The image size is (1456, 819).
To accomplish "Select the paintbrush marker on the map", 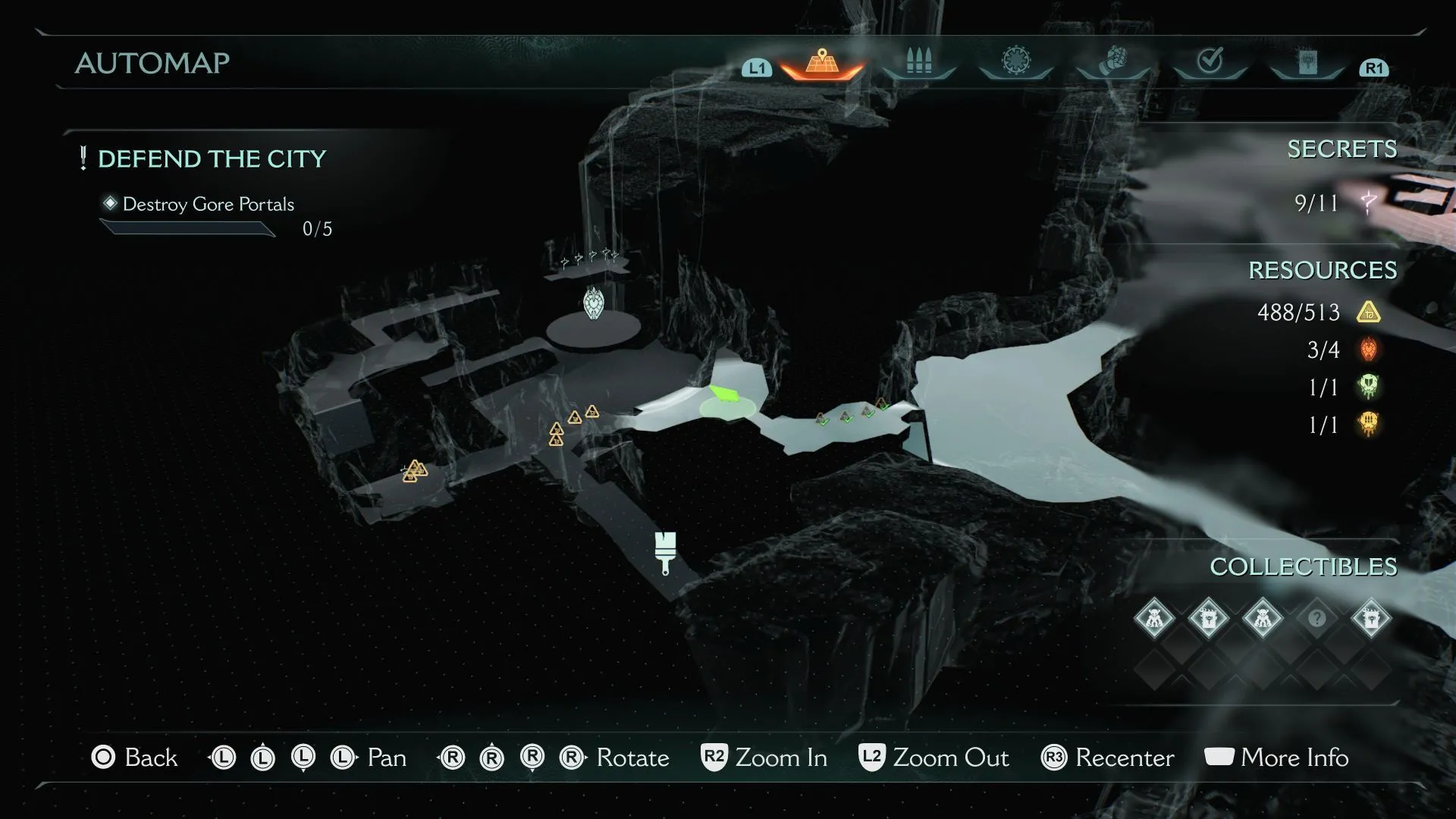I will pos(665,551).
